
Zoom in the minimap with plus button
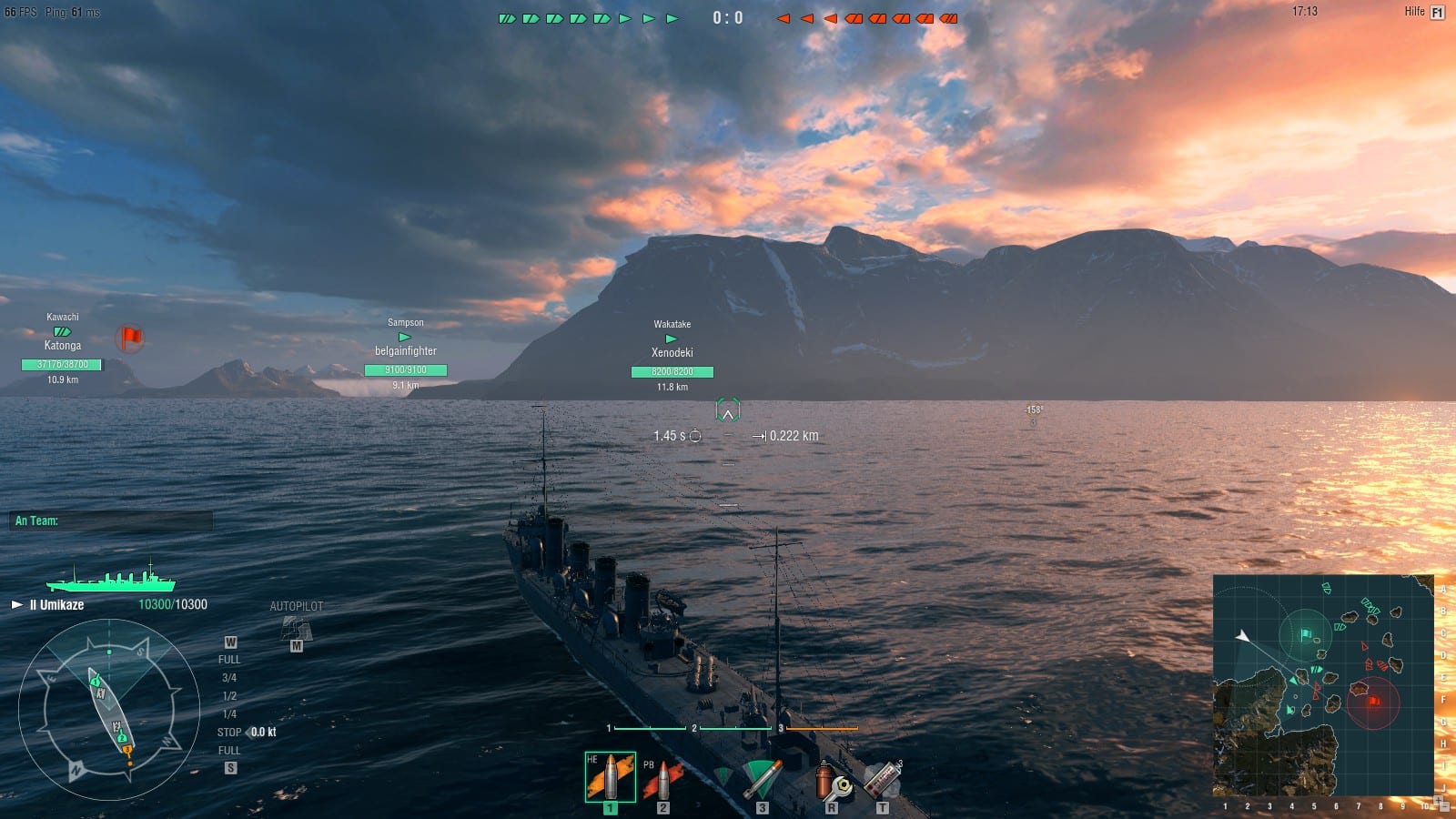(x=1437, y=801)
